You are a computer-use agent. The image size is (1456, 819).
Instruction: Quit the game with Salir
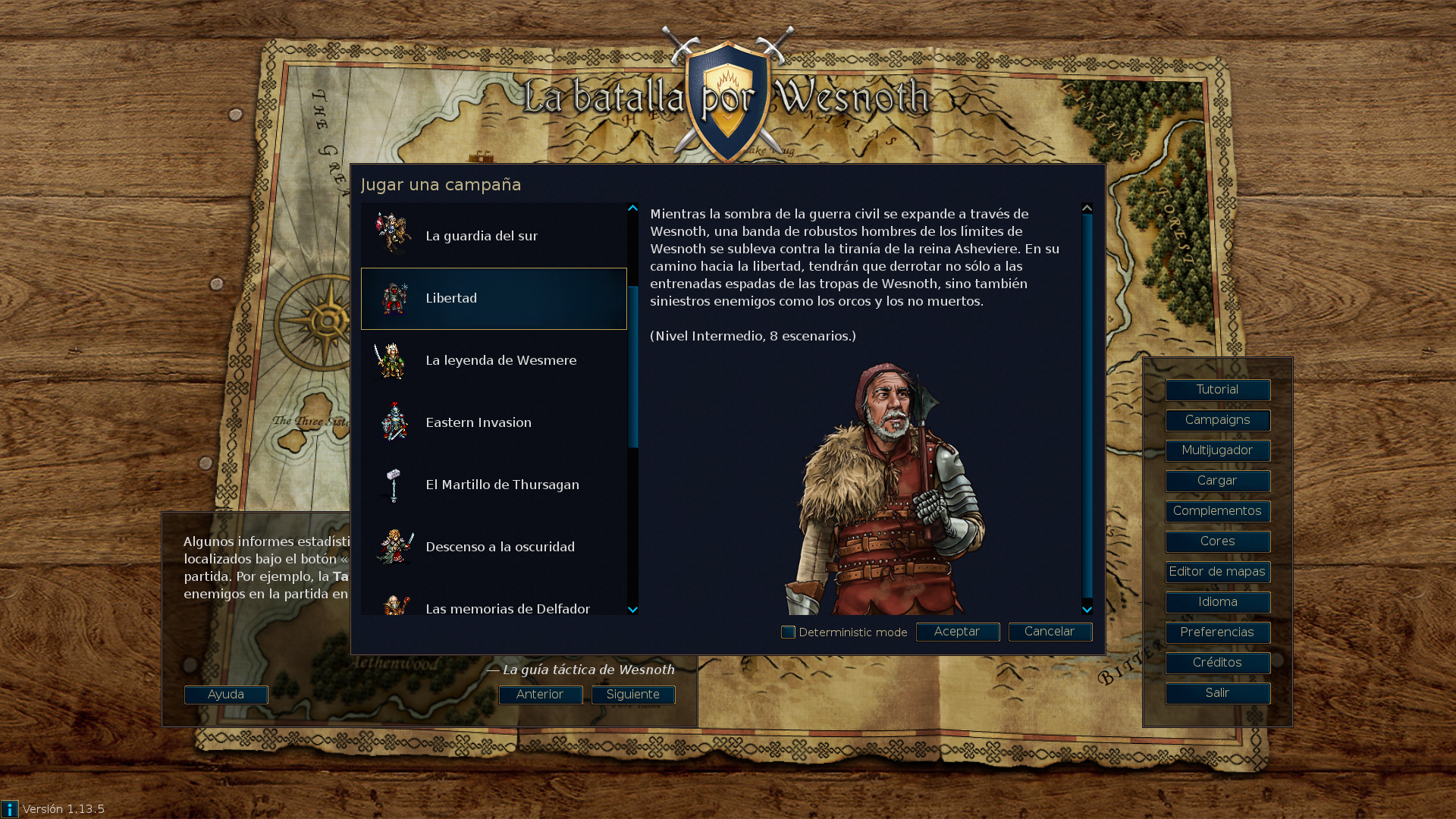tap(1217, 693)
